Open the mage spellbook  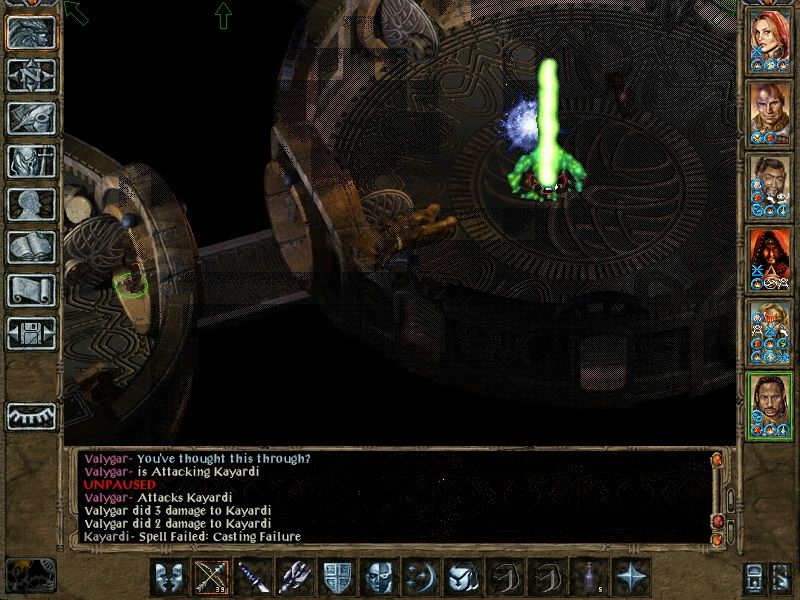31,247
